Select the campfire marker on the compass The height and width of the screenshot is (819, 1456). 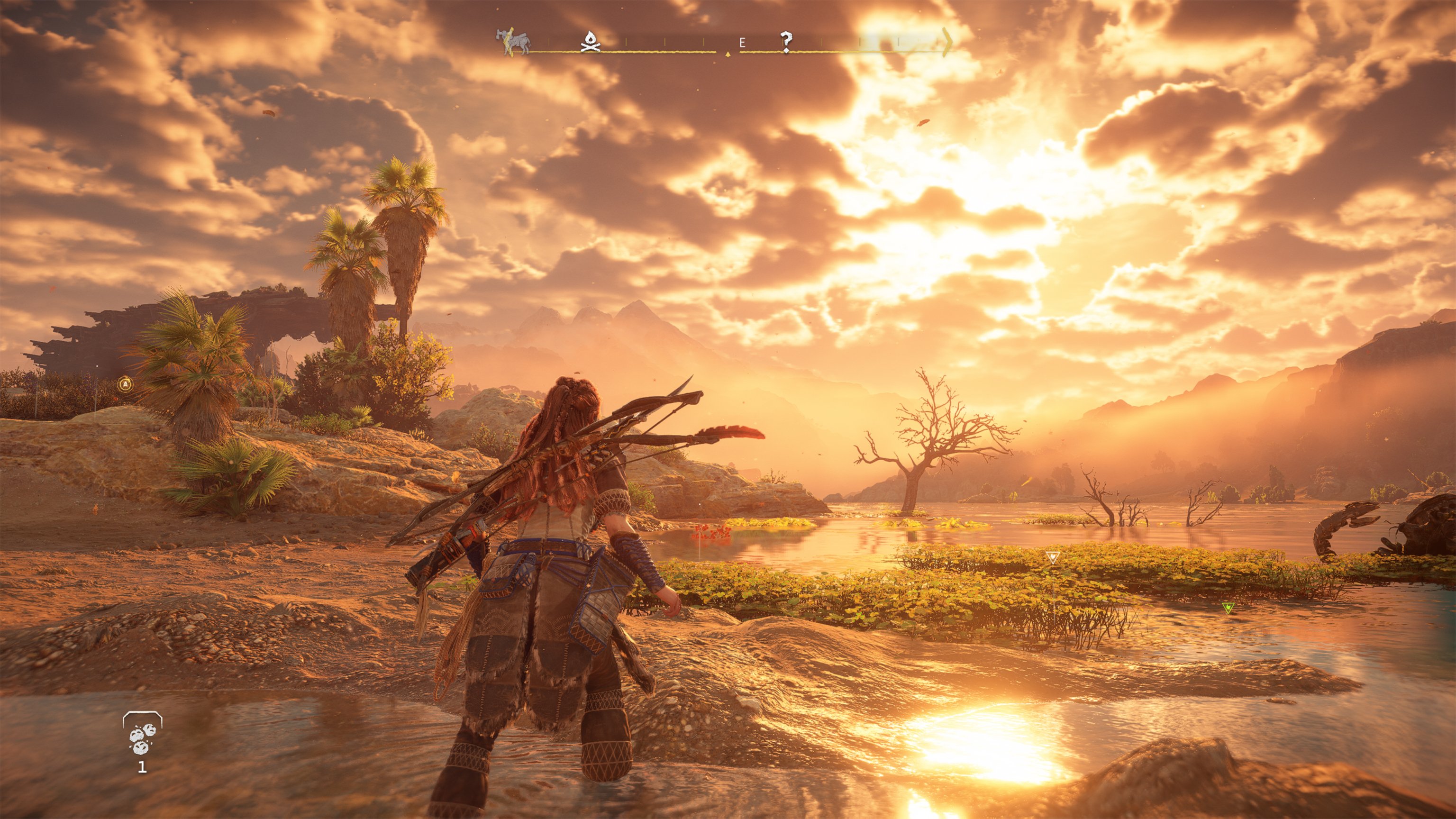tap(591, 42)
